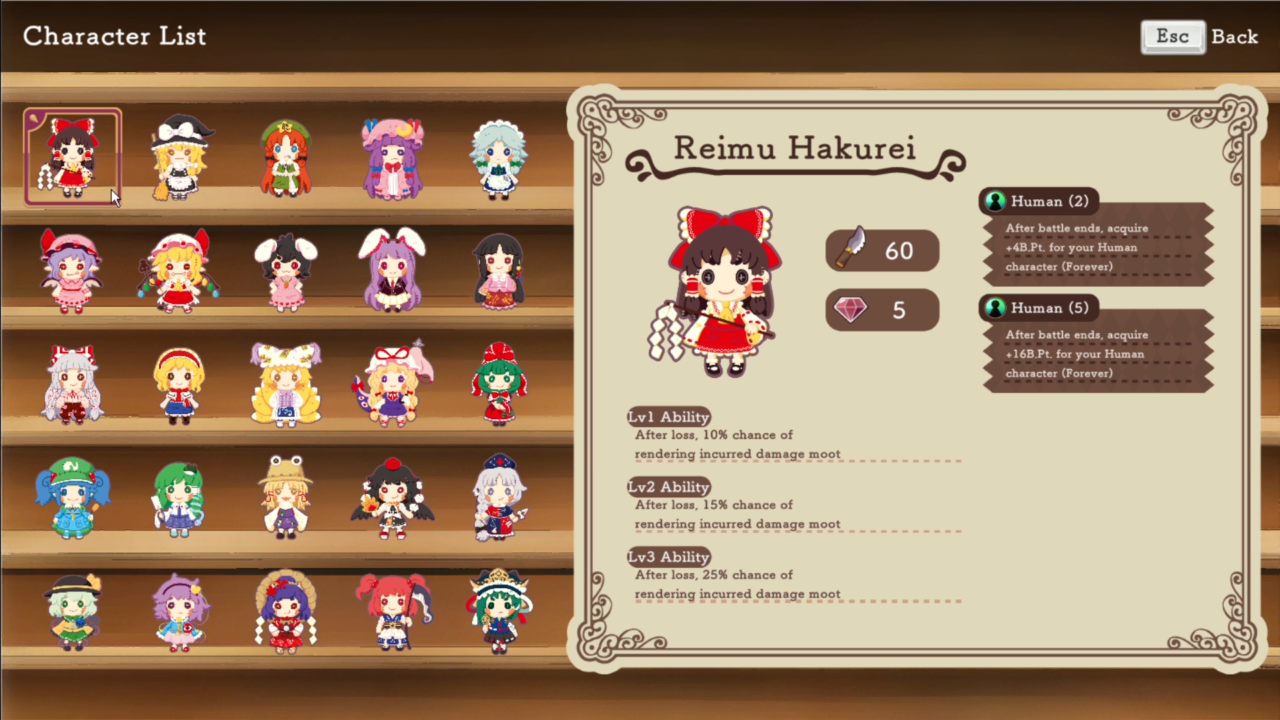
Task: Select the Remilia Scarlet doll
Action: click(70, 272)
